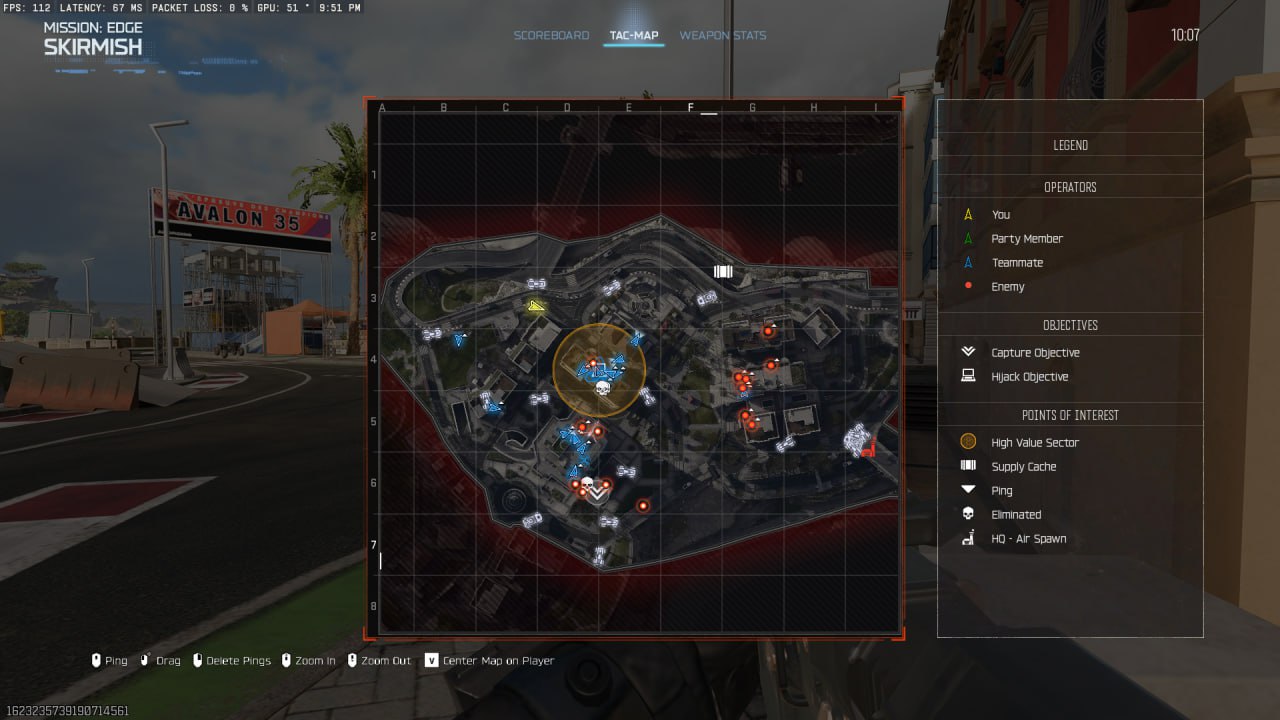Click the High Value Sector icon in the legend
The image size is (1280, 720).
967,441
